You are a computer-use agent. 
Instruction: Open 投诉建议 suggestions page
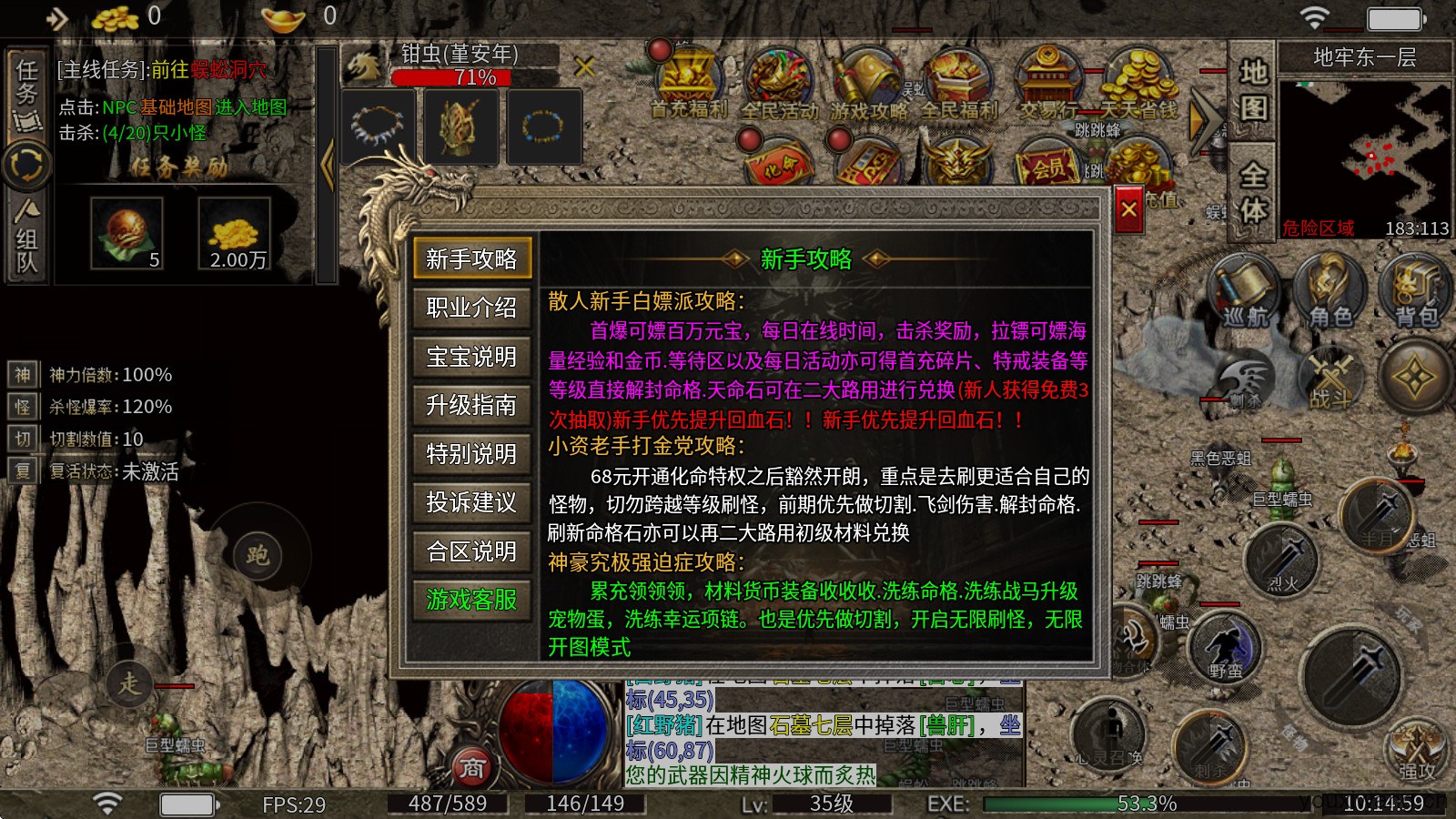470,503
